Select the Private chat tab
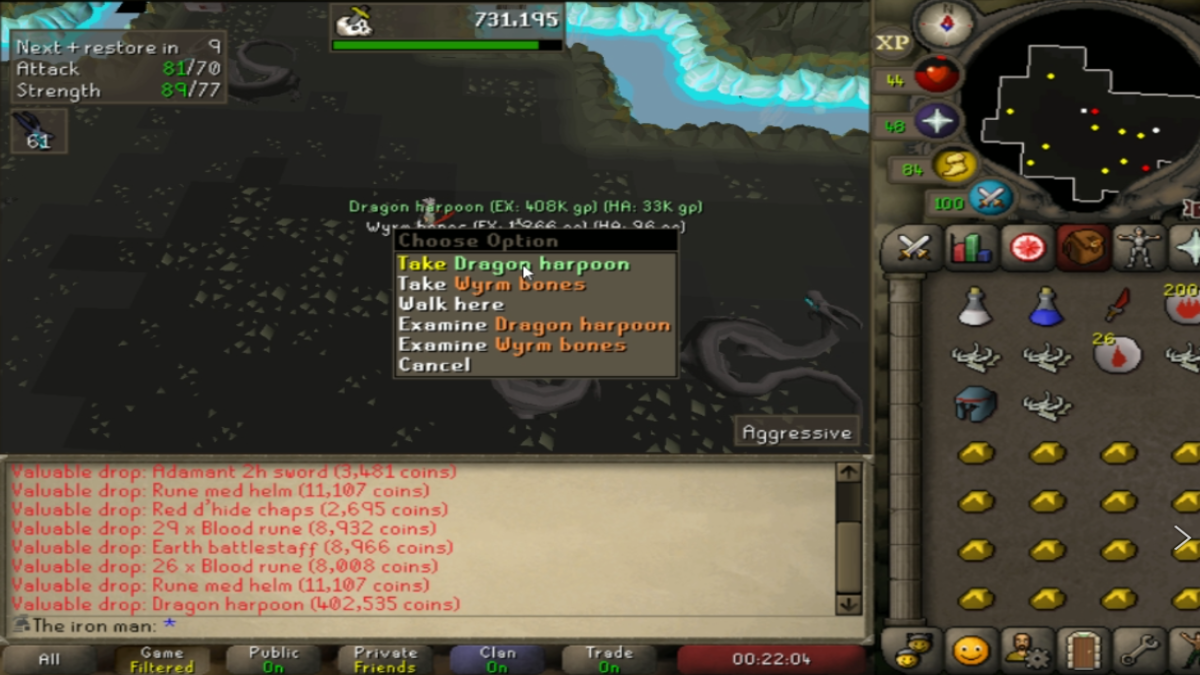Screen dimensions: 1200x675 pos(385,659)
